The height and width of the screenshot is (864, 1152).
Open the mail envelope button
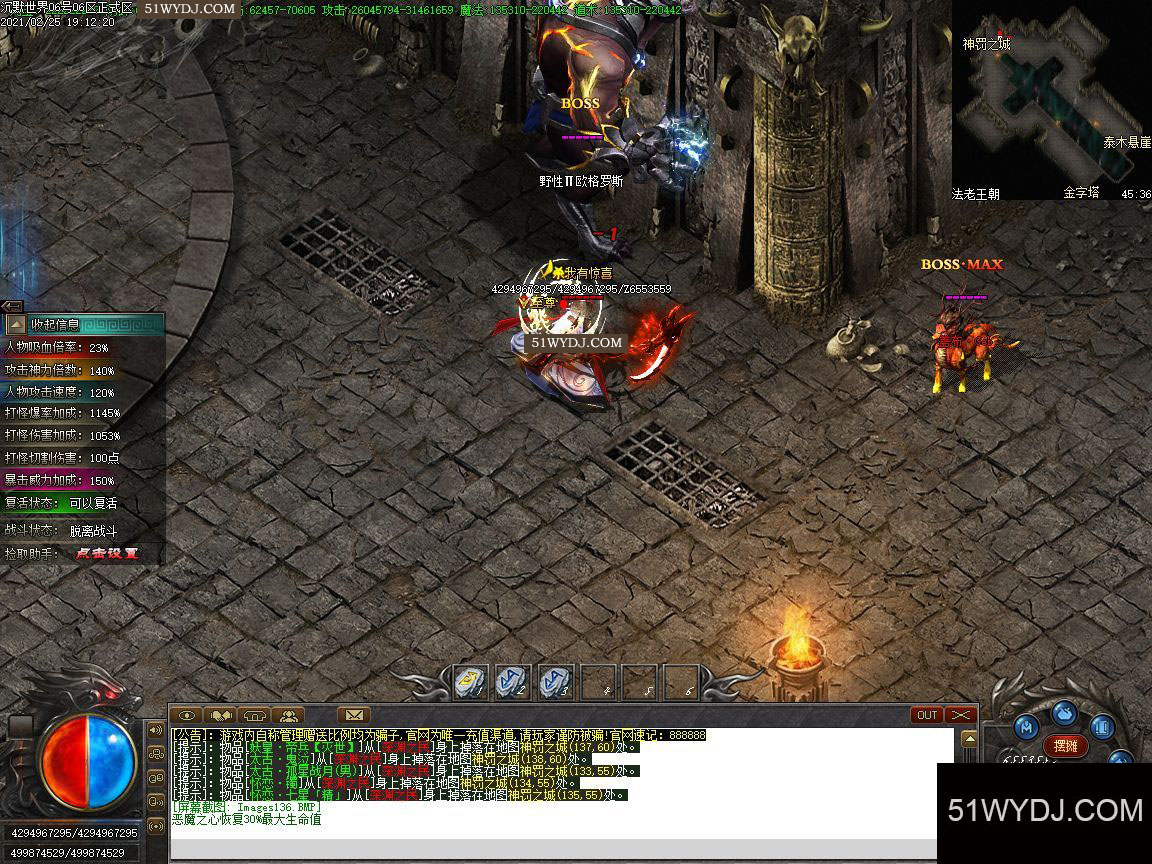[353, 715]
